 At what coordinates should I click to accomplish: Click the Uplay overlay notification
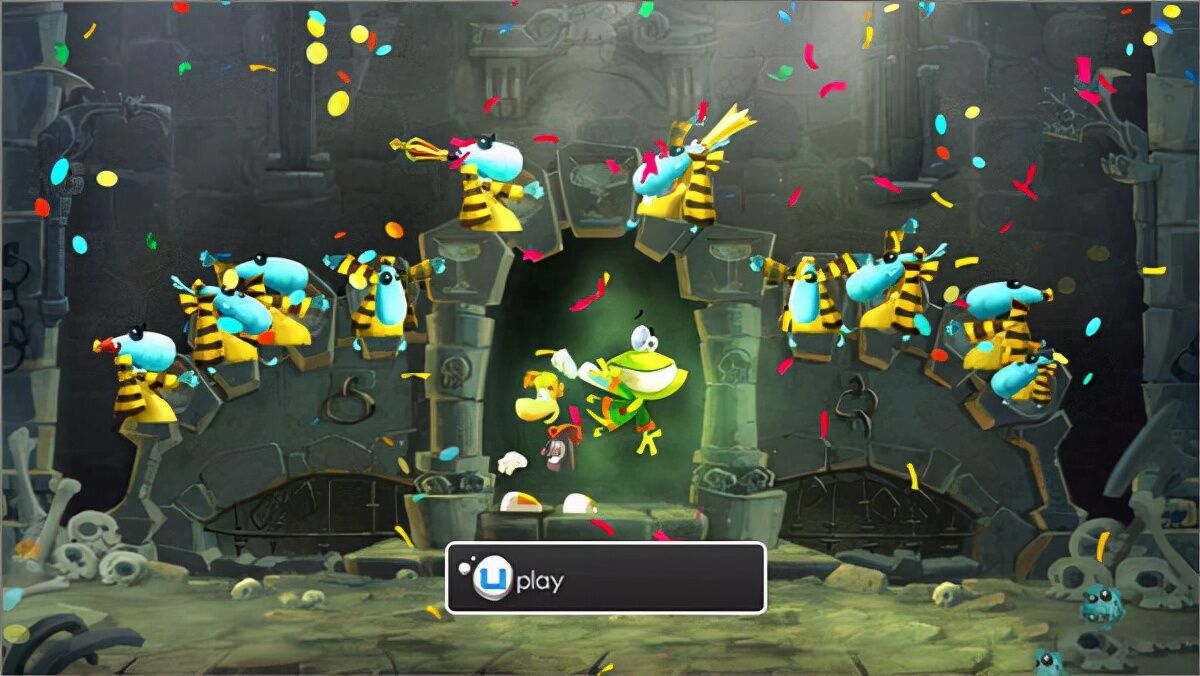[x=605, y=578]
